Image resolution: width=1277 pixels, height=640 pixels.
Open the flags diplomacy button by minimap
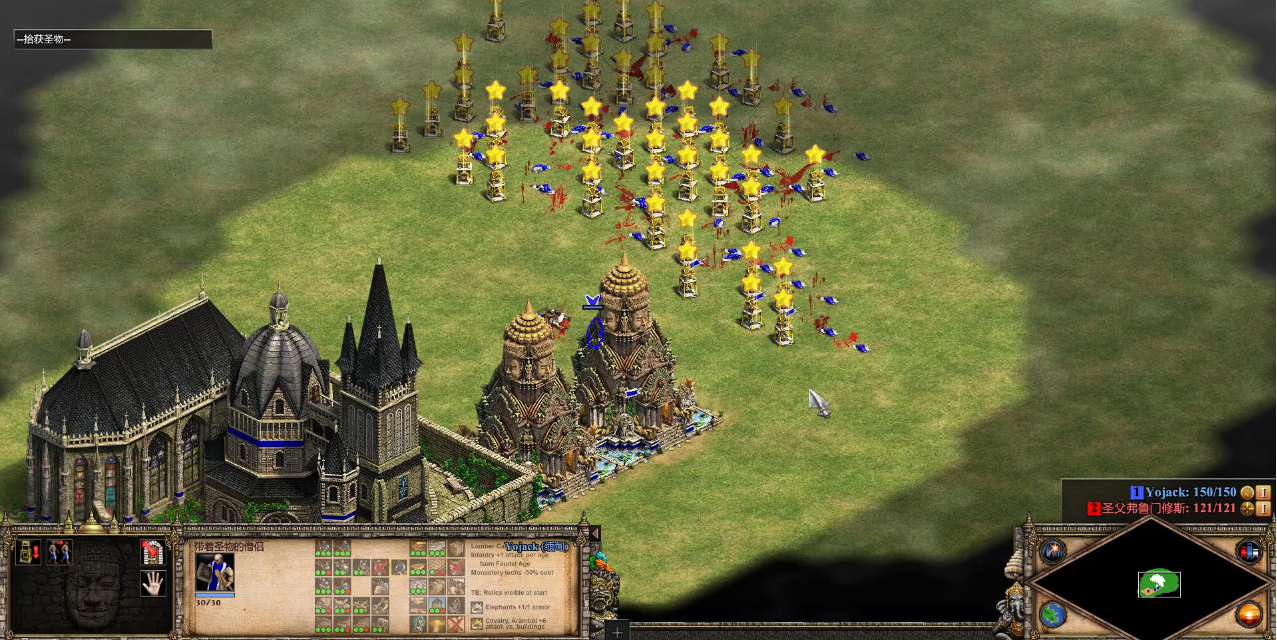1249,551
